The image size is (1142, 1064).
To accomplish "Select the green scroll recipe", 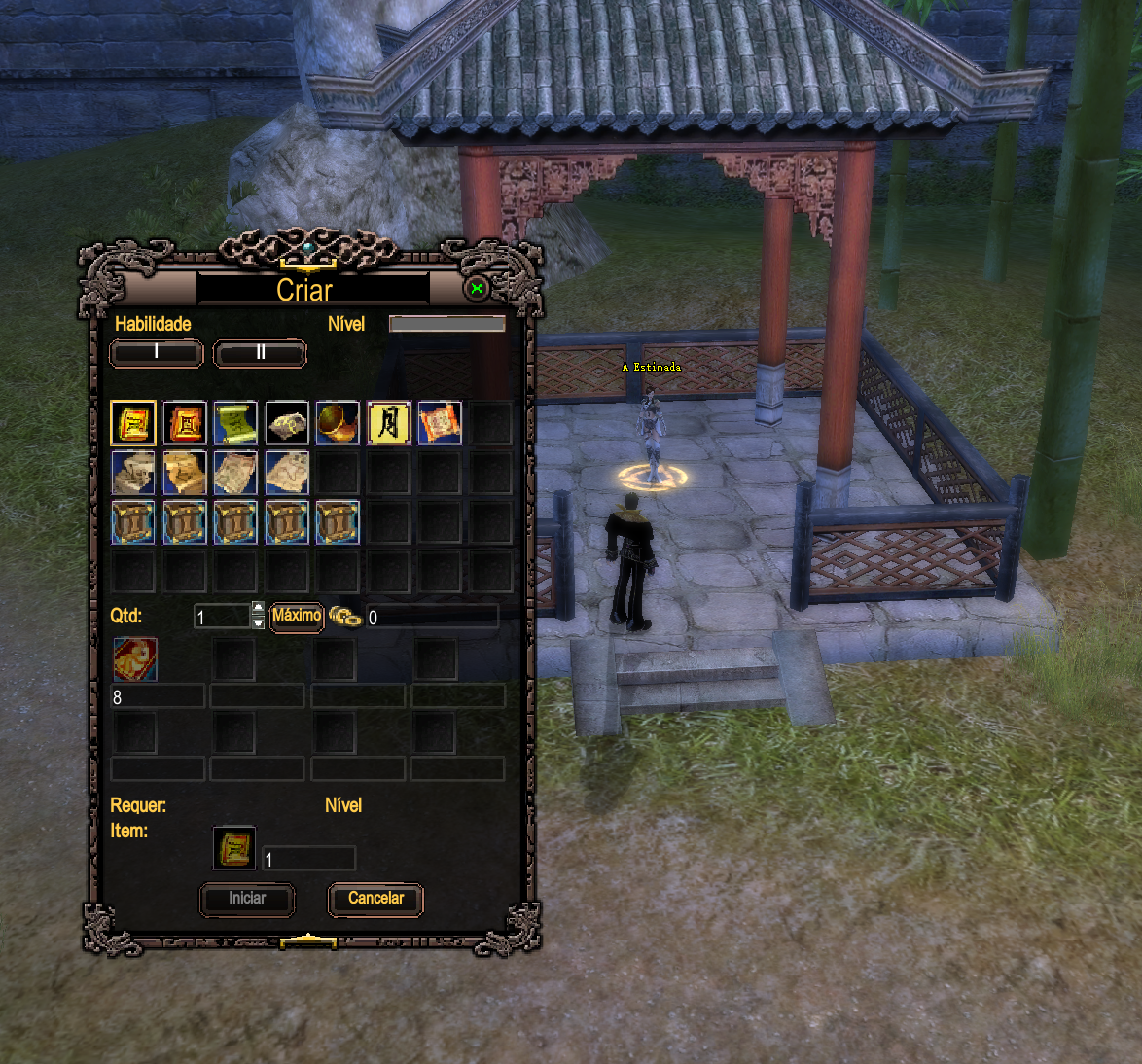I will [x=235, y=423].
